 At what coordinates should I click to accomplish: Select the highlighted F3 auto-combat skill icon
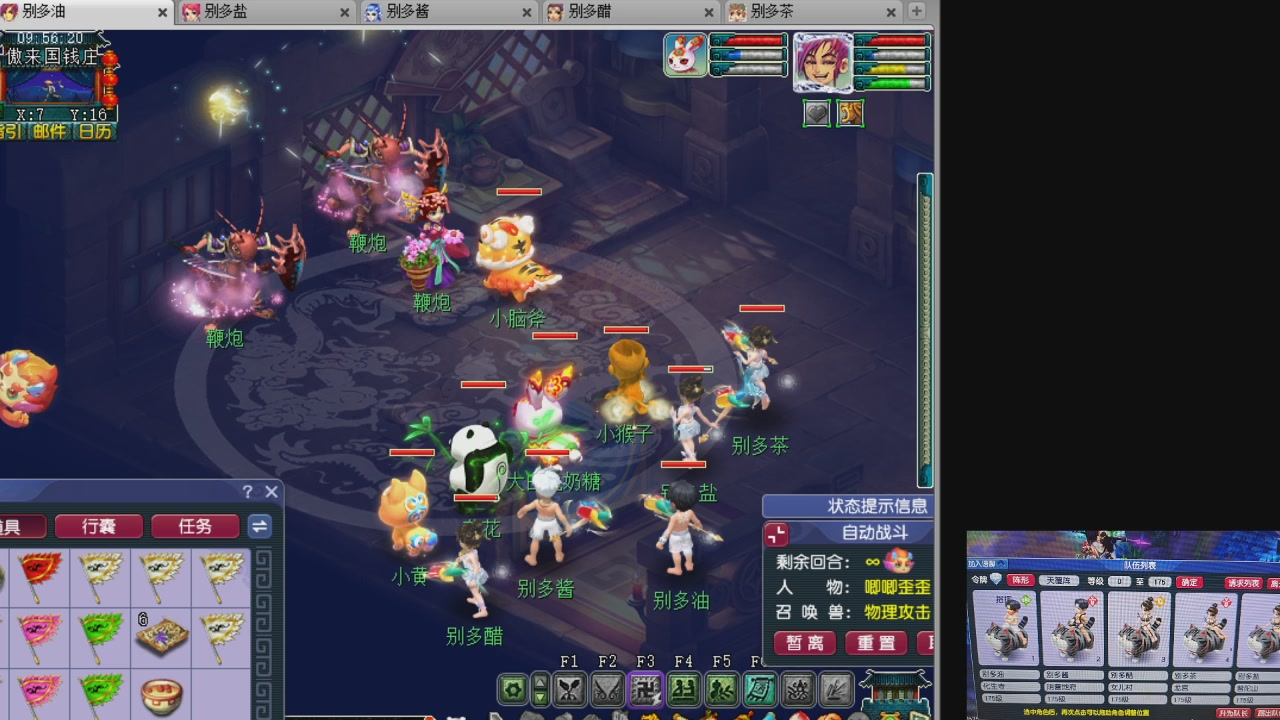click(644, 689)
